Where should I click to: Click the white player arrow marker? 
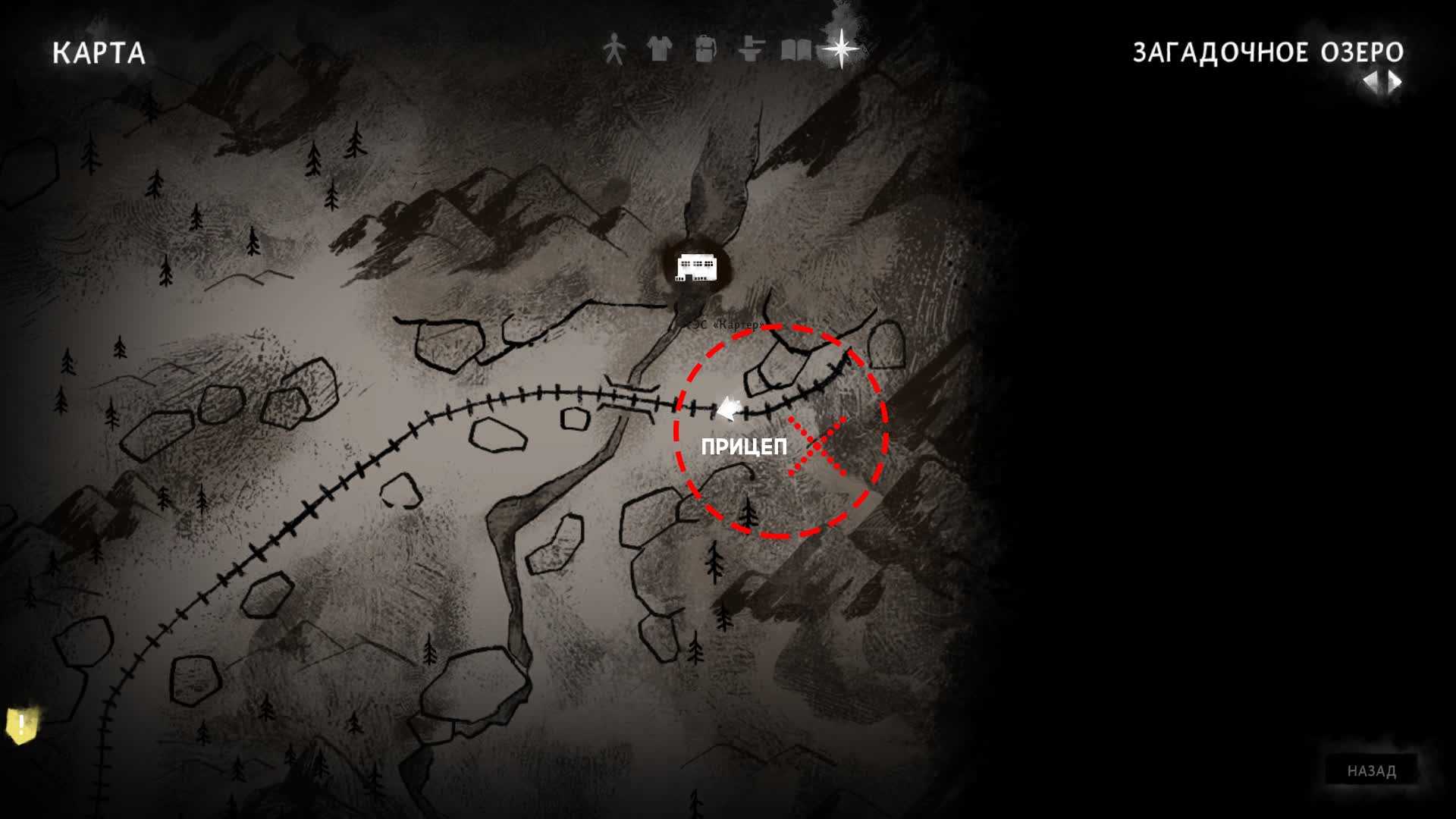[729, 409]
